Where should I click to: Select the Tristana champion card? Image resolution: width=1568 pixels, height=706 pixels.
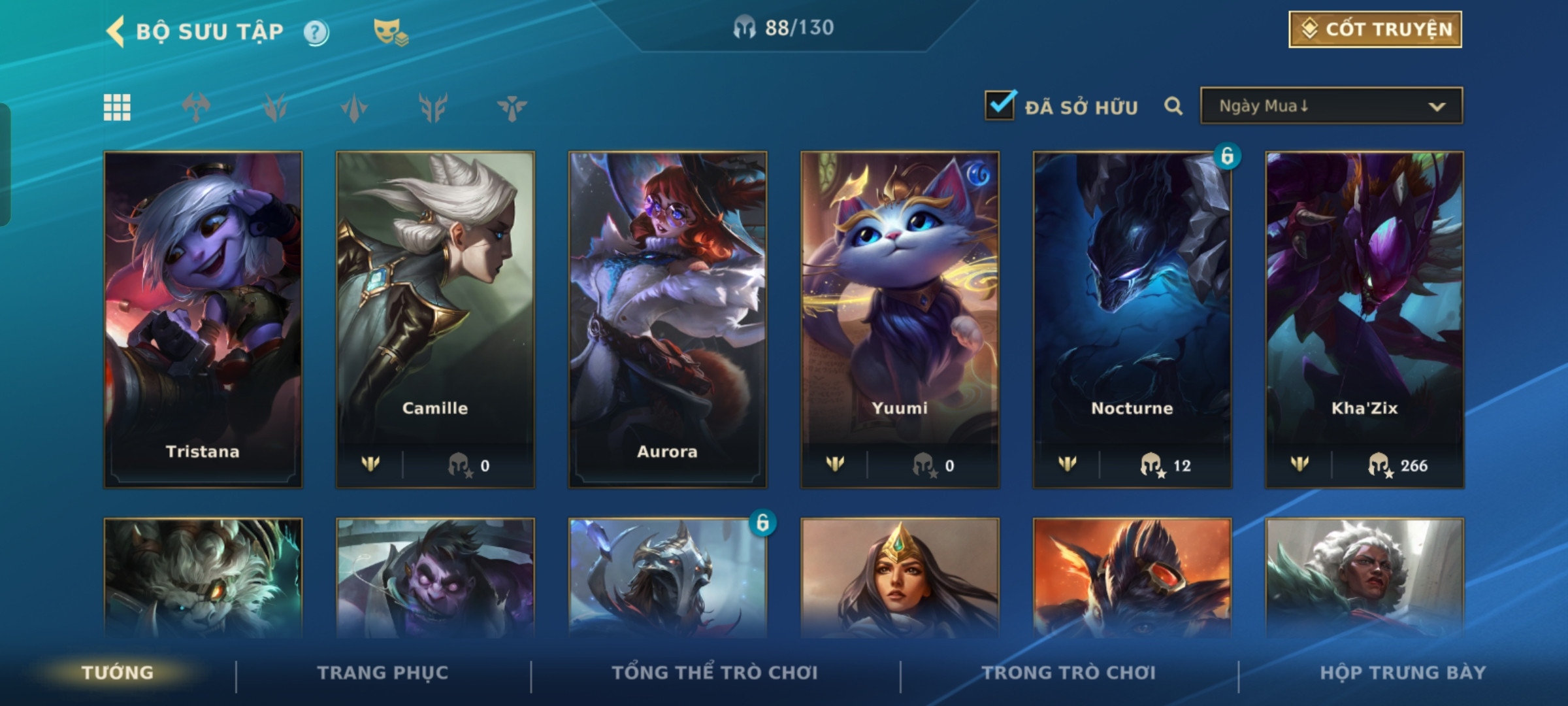(203, 319)
